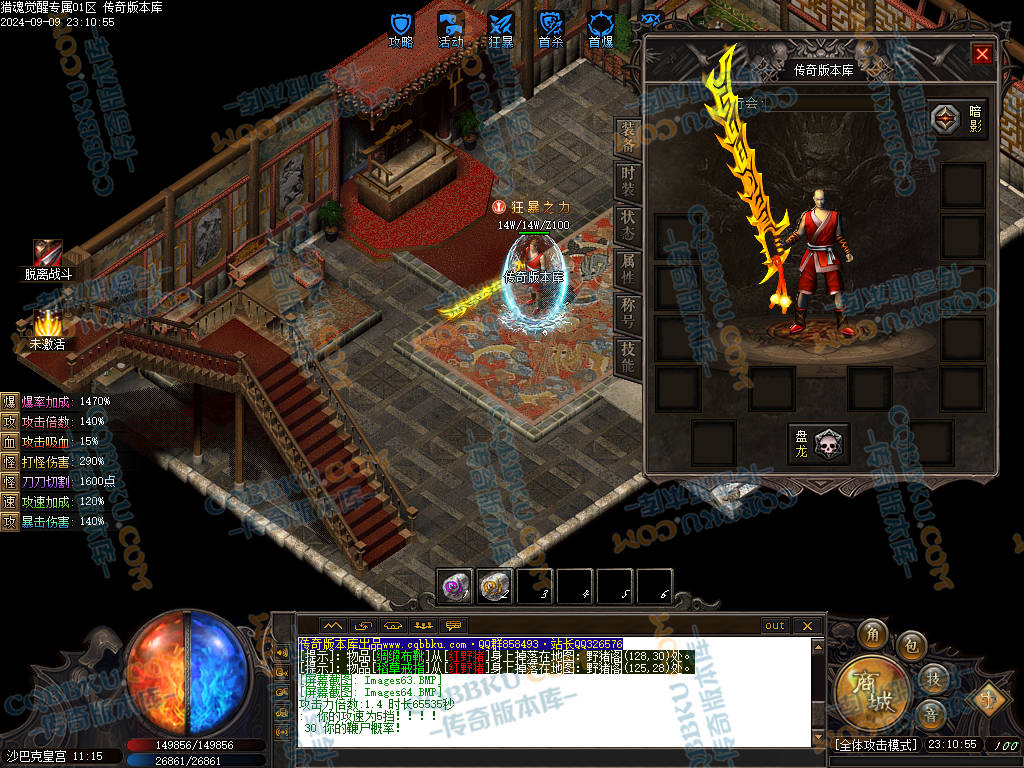Use the purple swirl item in hotbar slot one
Viewport: 1024px width, 768px height.
click(x=456, y=587)
